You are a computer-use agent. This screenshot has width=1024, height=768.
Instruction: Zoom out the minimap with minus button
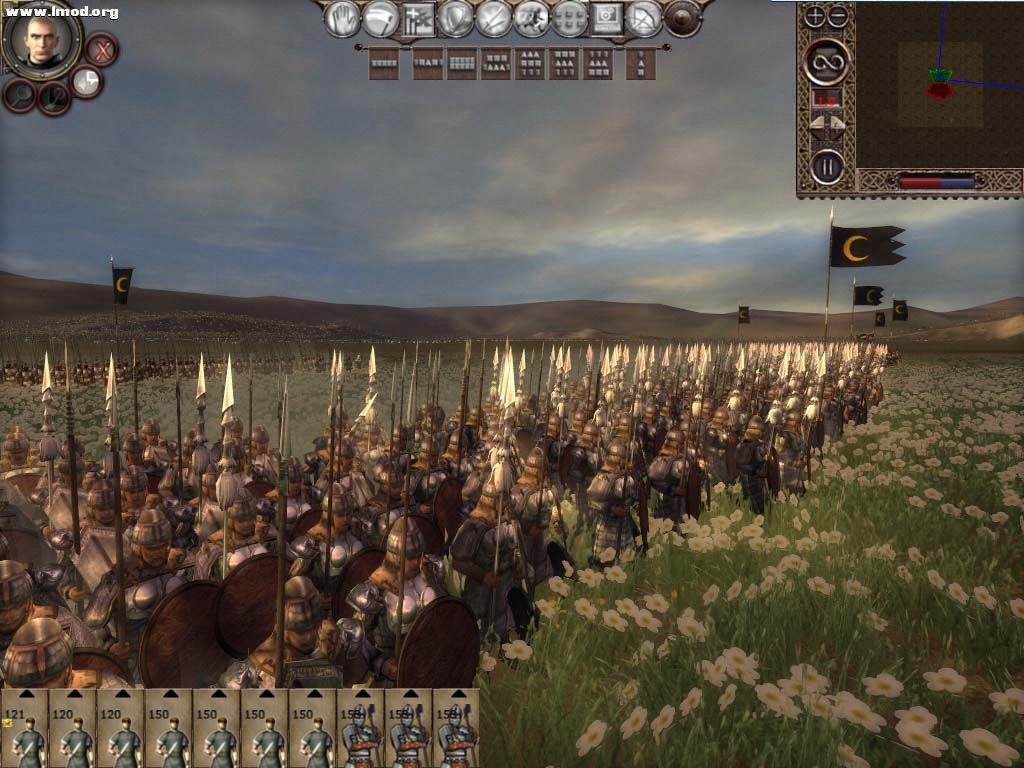coord(838,16)
